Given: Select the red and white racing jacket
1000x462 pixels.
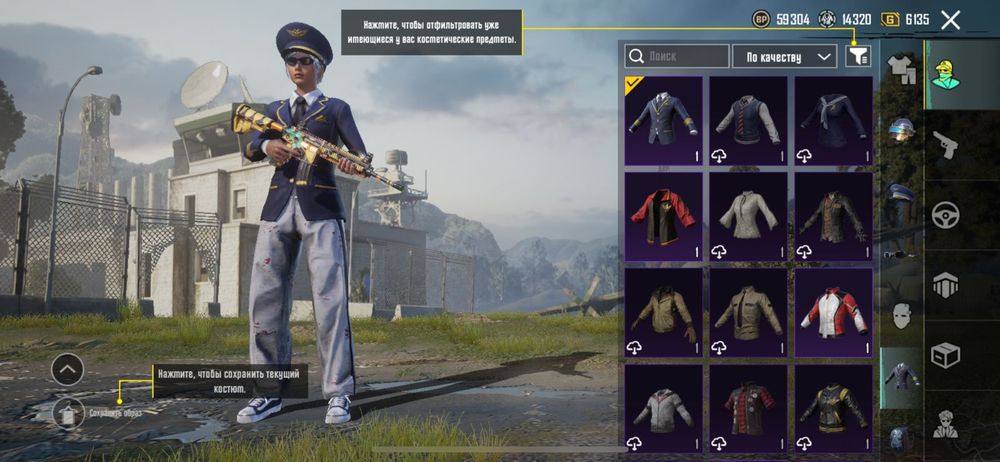Looking at the screenshot, I should (x=833, y=312).
